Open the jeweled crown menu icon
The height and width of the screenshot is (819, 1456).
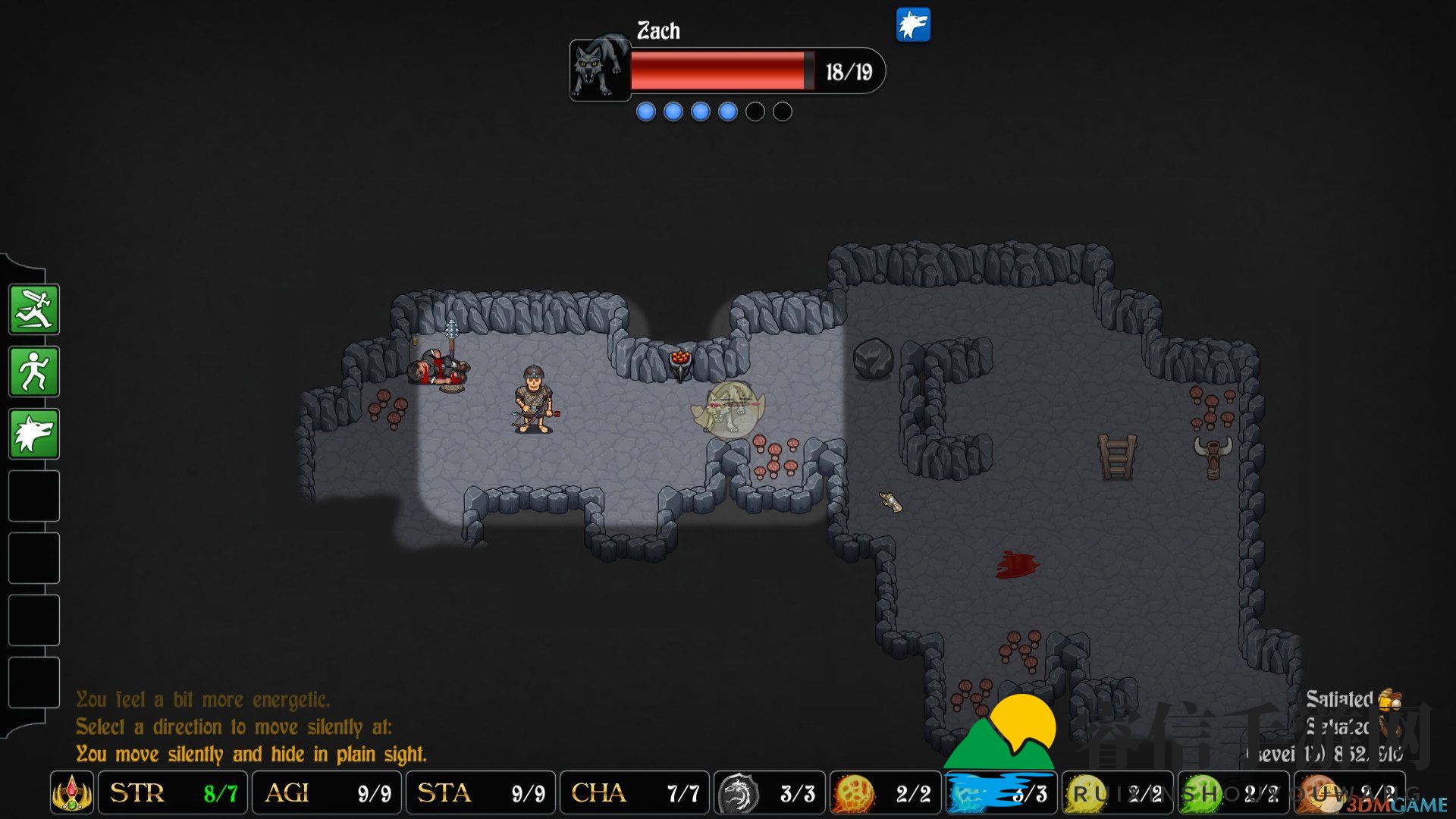[x=72, y=793]
